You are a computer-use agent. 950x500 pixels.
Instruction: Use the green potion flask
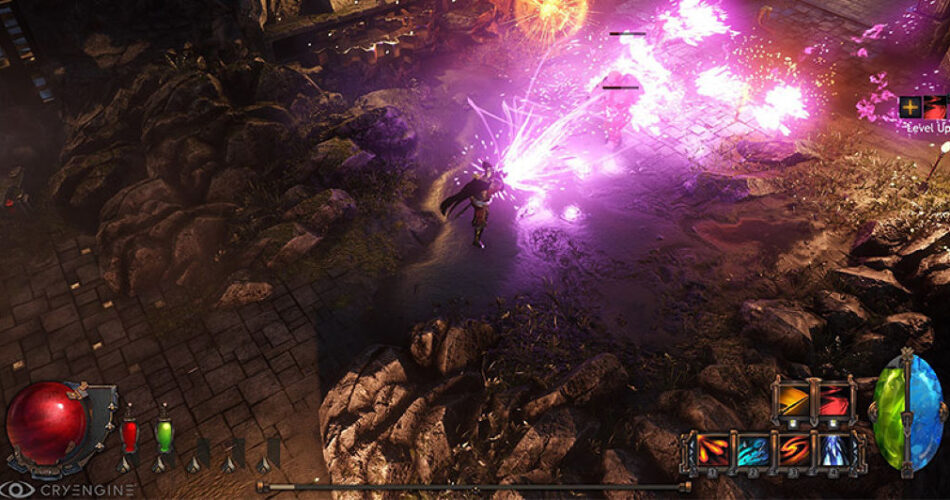[164, 435]
